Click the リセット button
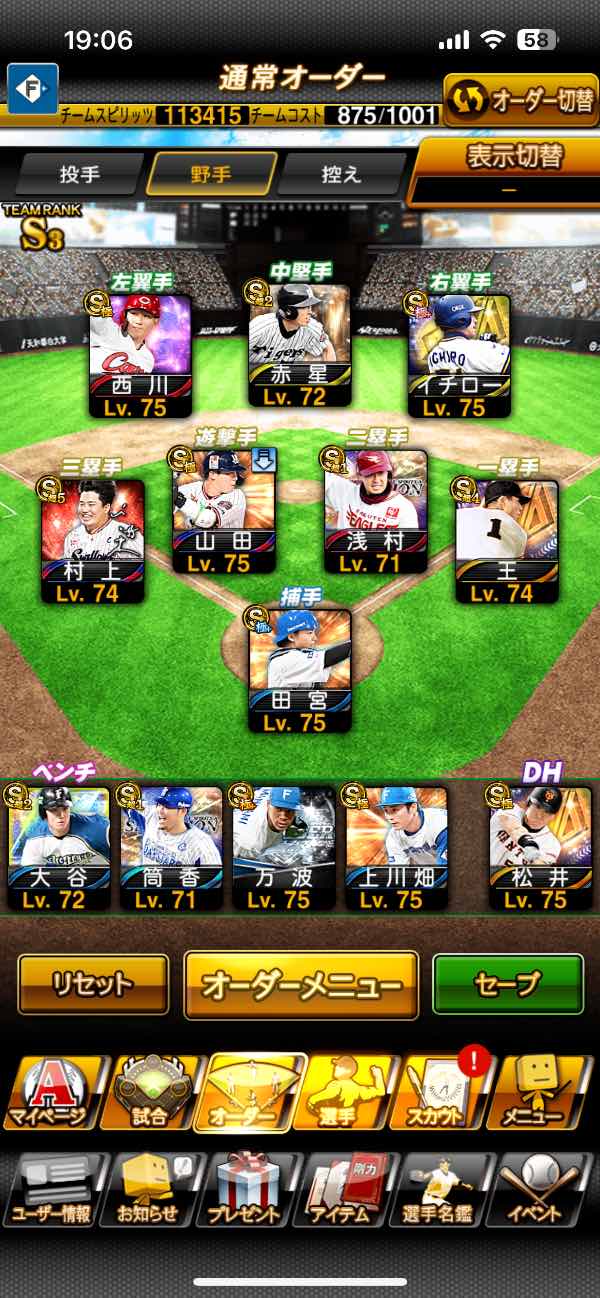The width and height of the screenshot is (600, 1298). 93,984
